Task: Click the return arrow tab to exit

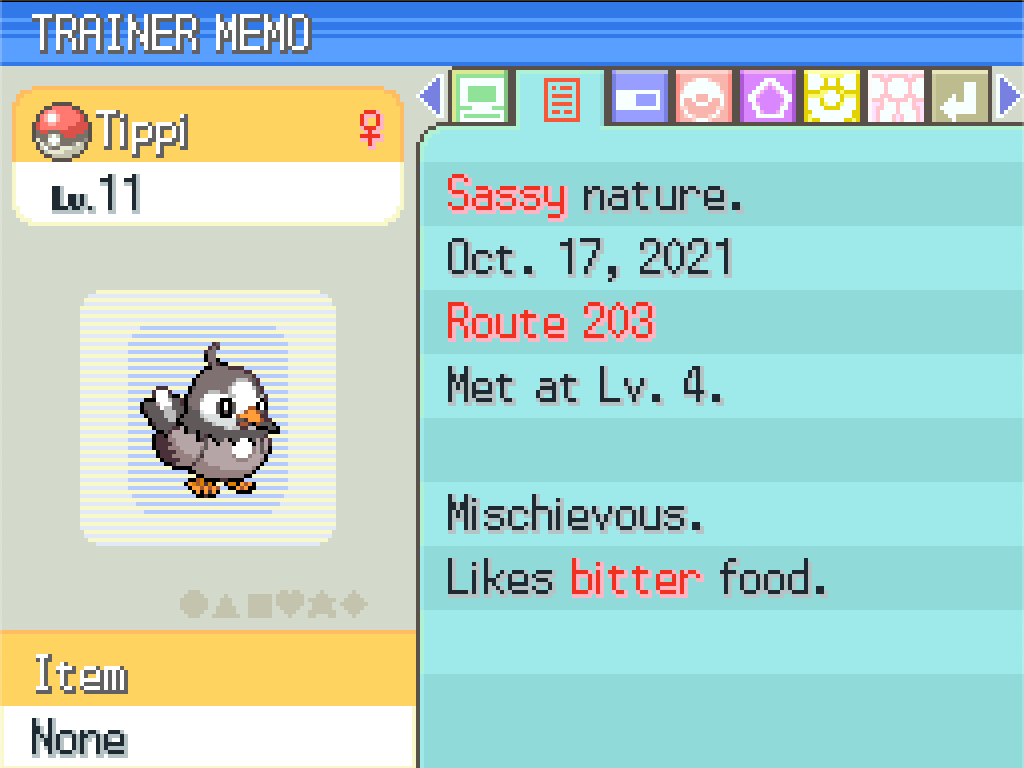Action: [960, 97]
